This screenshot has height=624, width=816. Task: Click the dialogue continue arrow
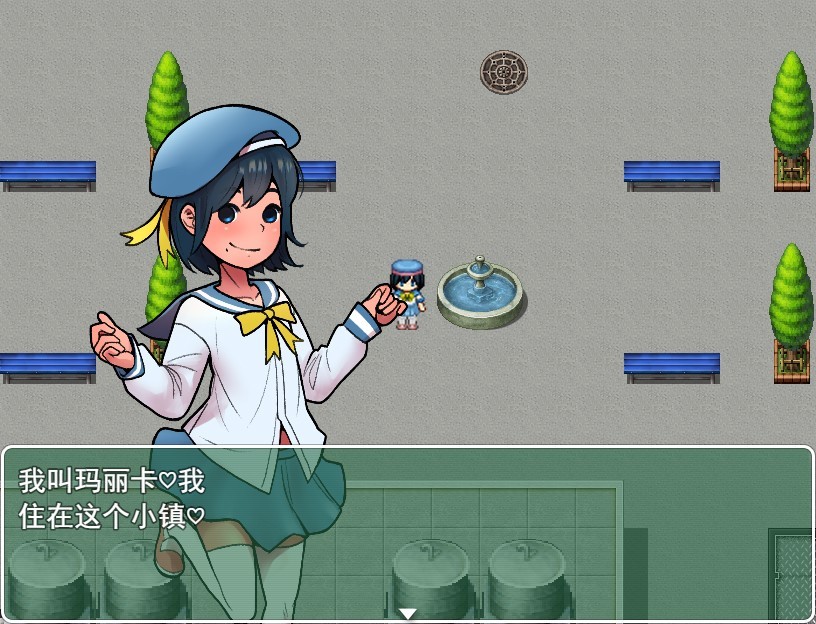[x=407, y=613]
